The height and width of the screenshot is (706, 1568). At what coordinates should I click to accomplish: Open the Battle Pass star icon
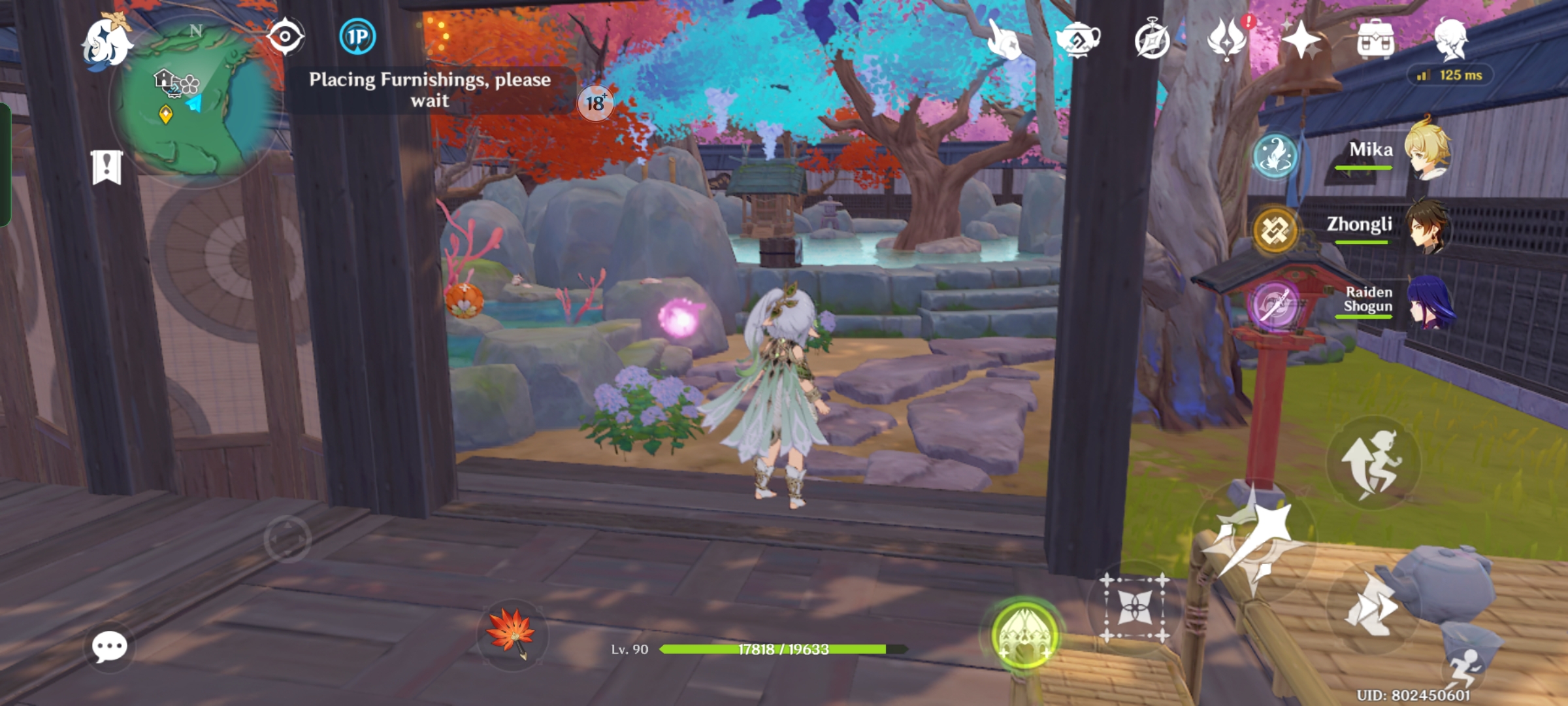point(1303,39)
